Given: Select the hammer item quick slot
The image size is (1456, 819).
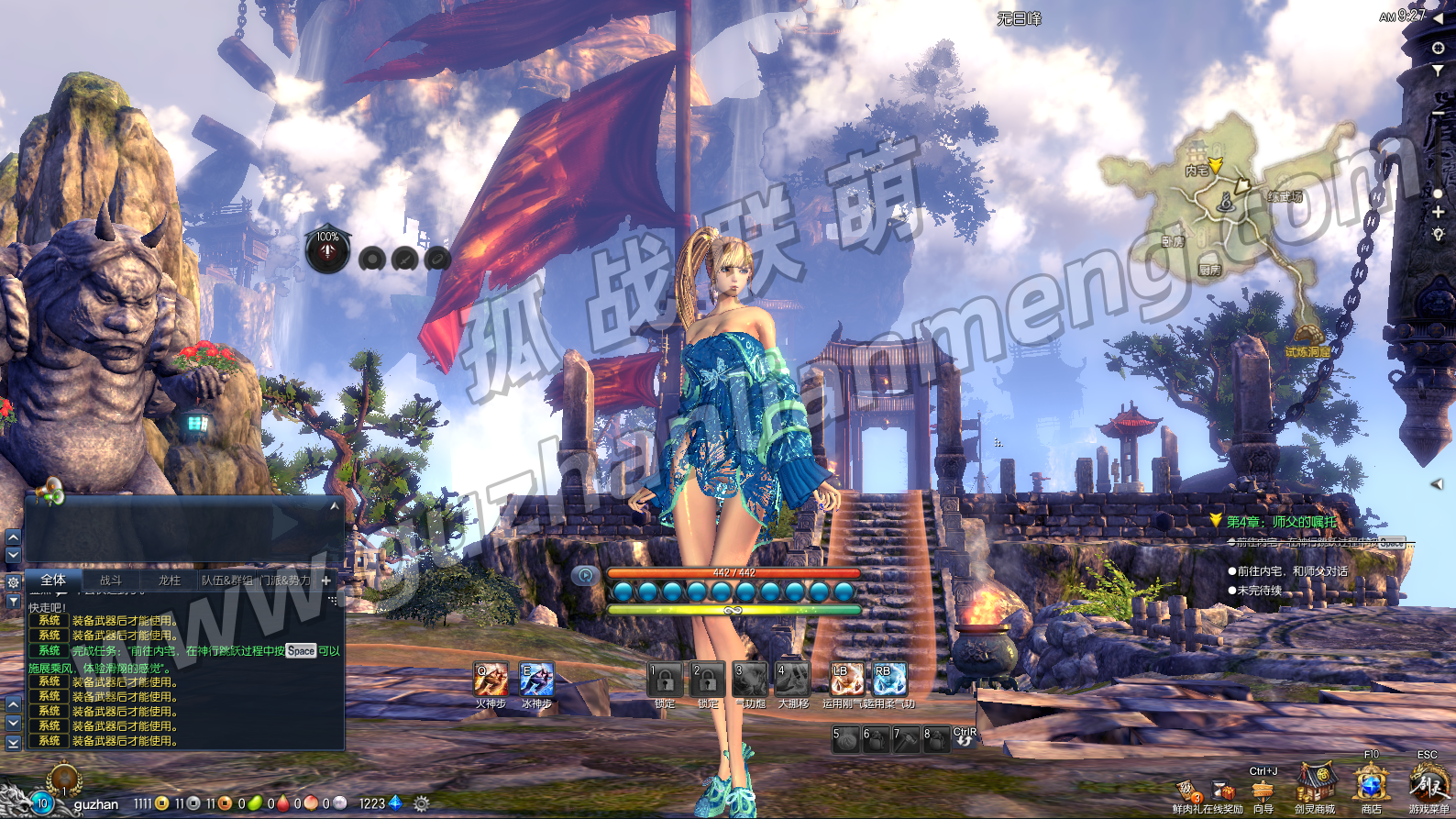Looking at the screenshot, I should coord(906,739).
